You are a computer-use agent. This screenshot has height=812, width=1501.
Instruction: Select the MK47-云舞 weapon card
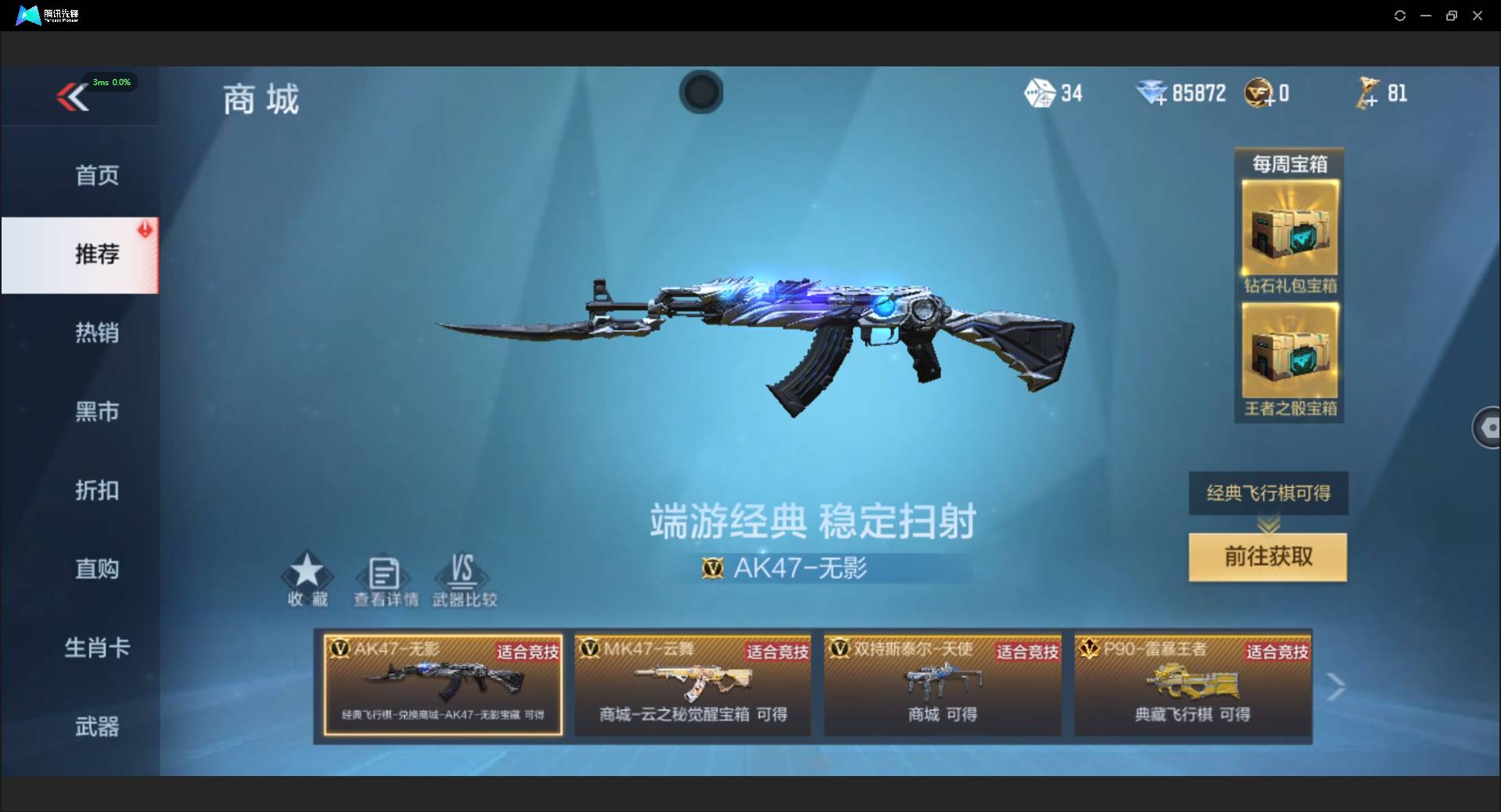click(692, 684)
